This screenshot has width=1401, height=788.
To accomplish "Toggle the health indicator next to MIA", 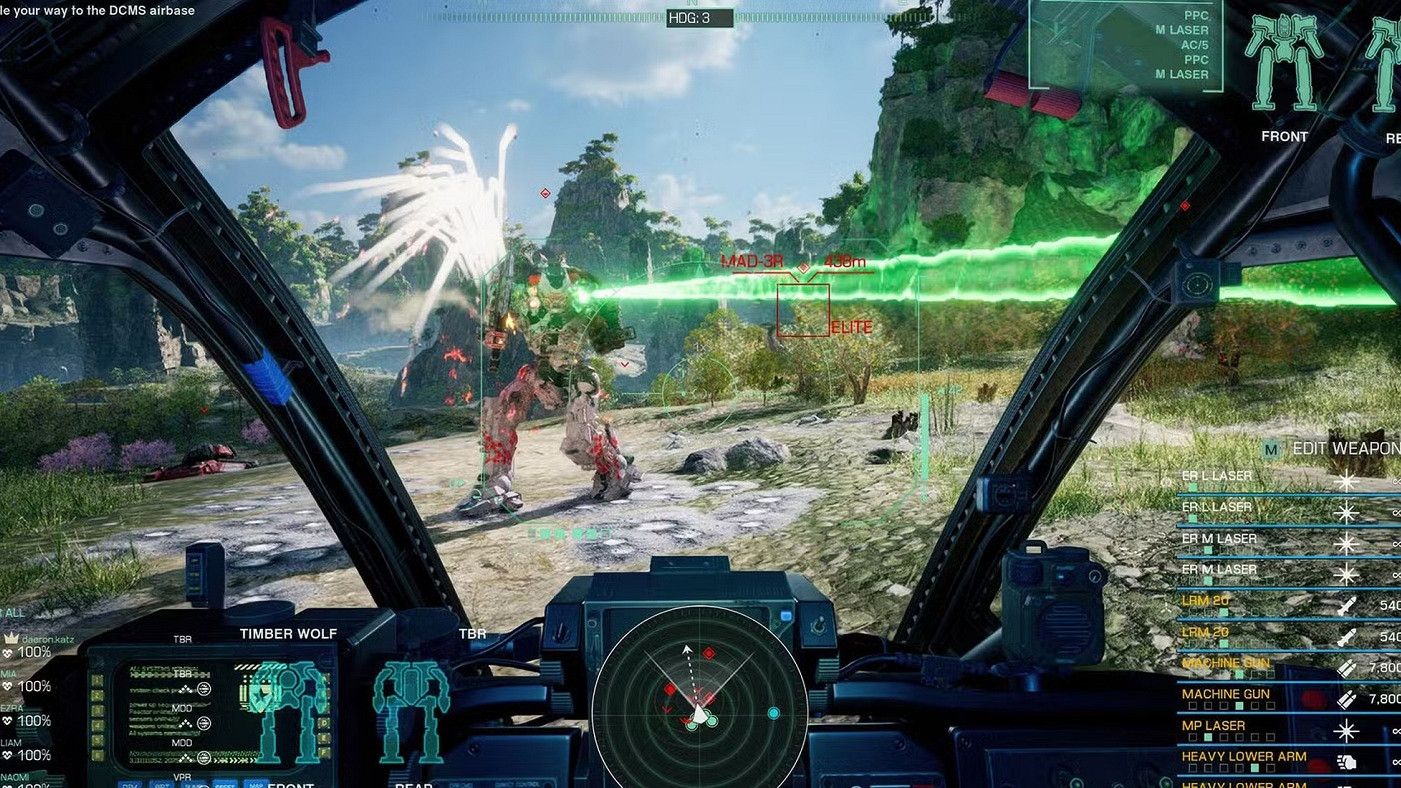I will [x=9, y=685].
